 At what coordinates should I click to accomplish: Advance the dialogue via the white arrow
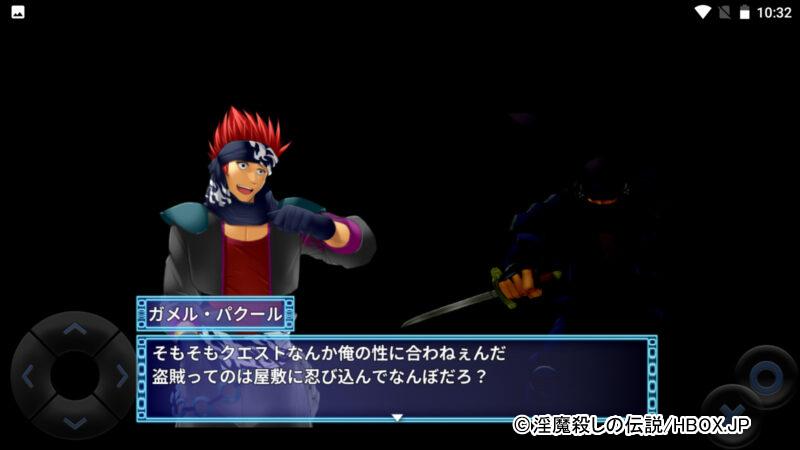[x=397, y=416]
